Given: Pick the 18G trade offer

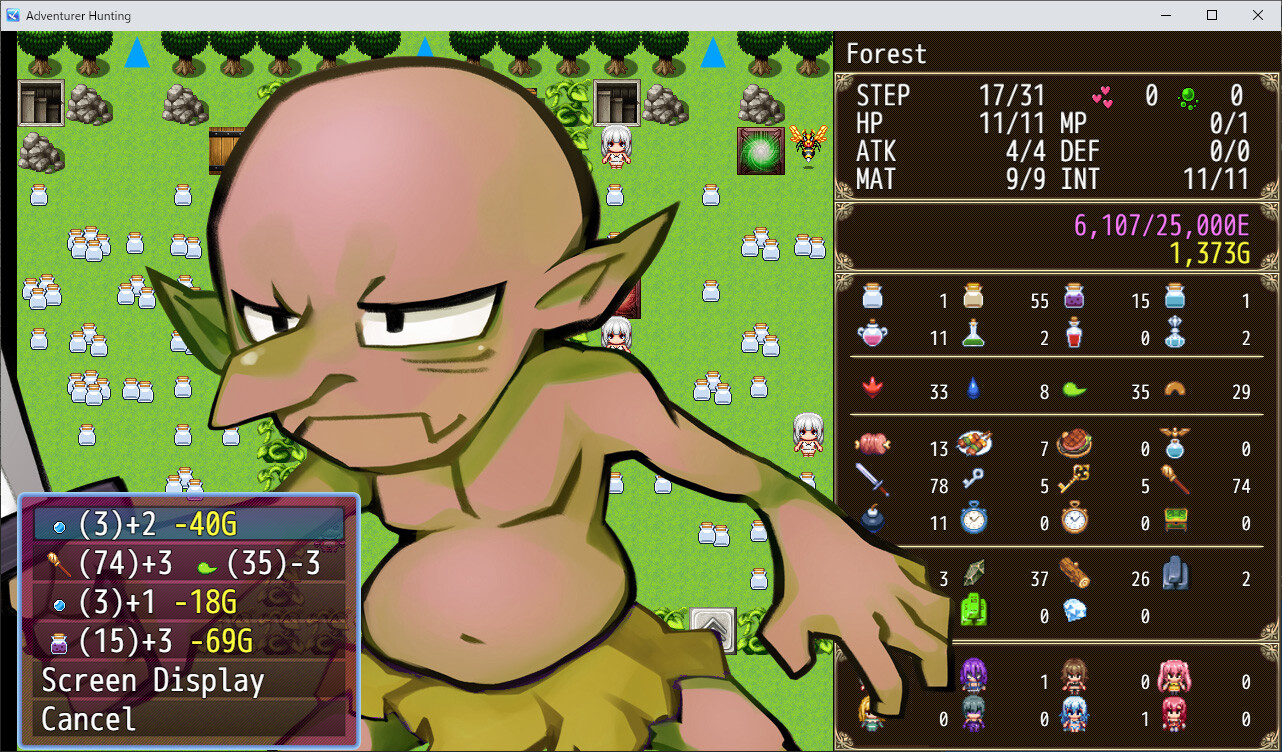Looking at the screenshot, I should (x=188, y=602).
